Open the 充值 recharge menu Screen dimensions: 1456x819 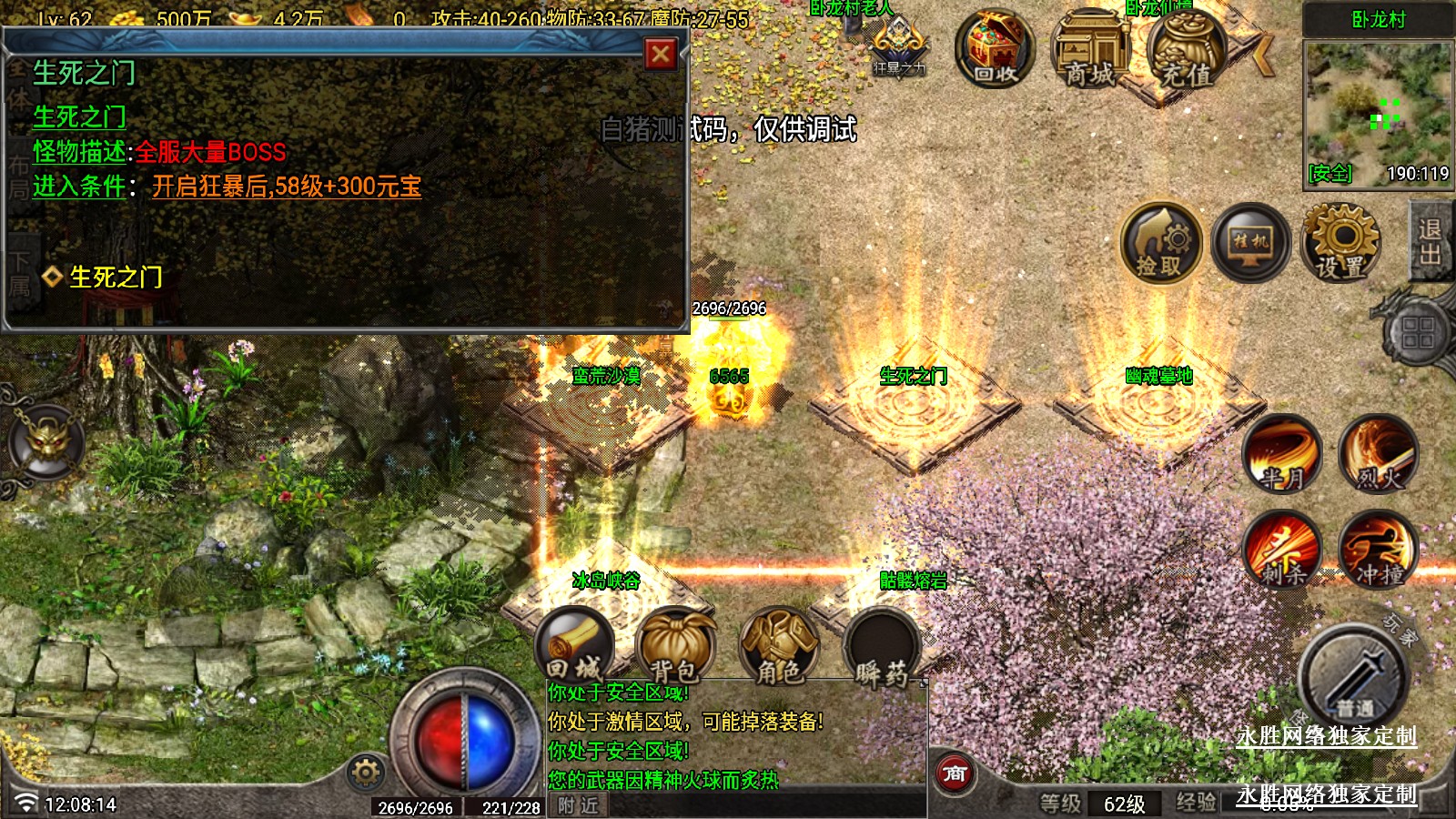click(x=1186, y=52)
